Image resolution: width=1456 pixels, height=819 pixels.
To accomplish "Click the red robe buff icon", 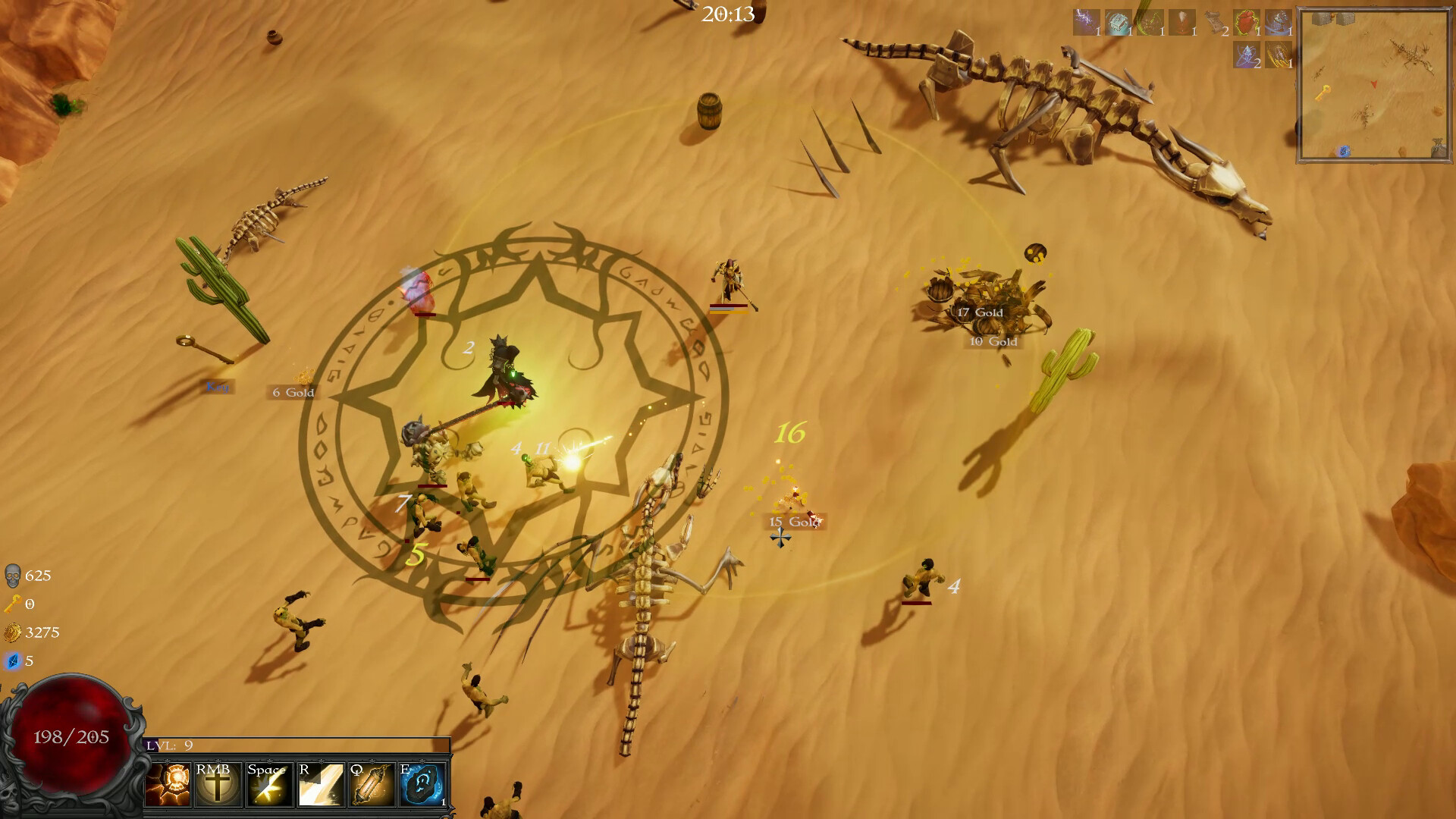I will 1181,21.
